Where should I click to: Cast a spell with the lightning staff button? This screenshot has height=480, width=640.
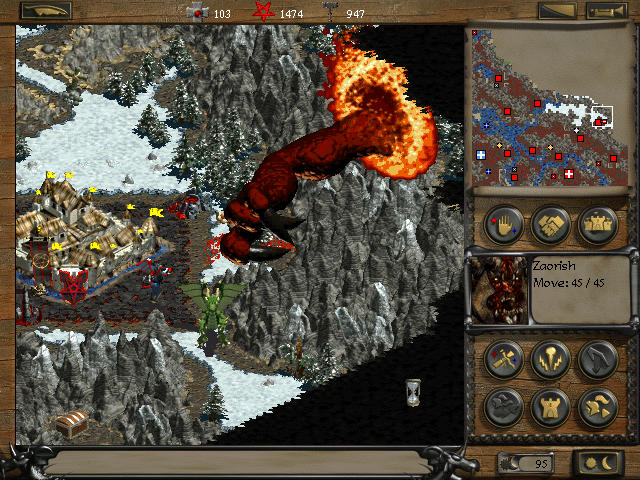coord(551,359)
